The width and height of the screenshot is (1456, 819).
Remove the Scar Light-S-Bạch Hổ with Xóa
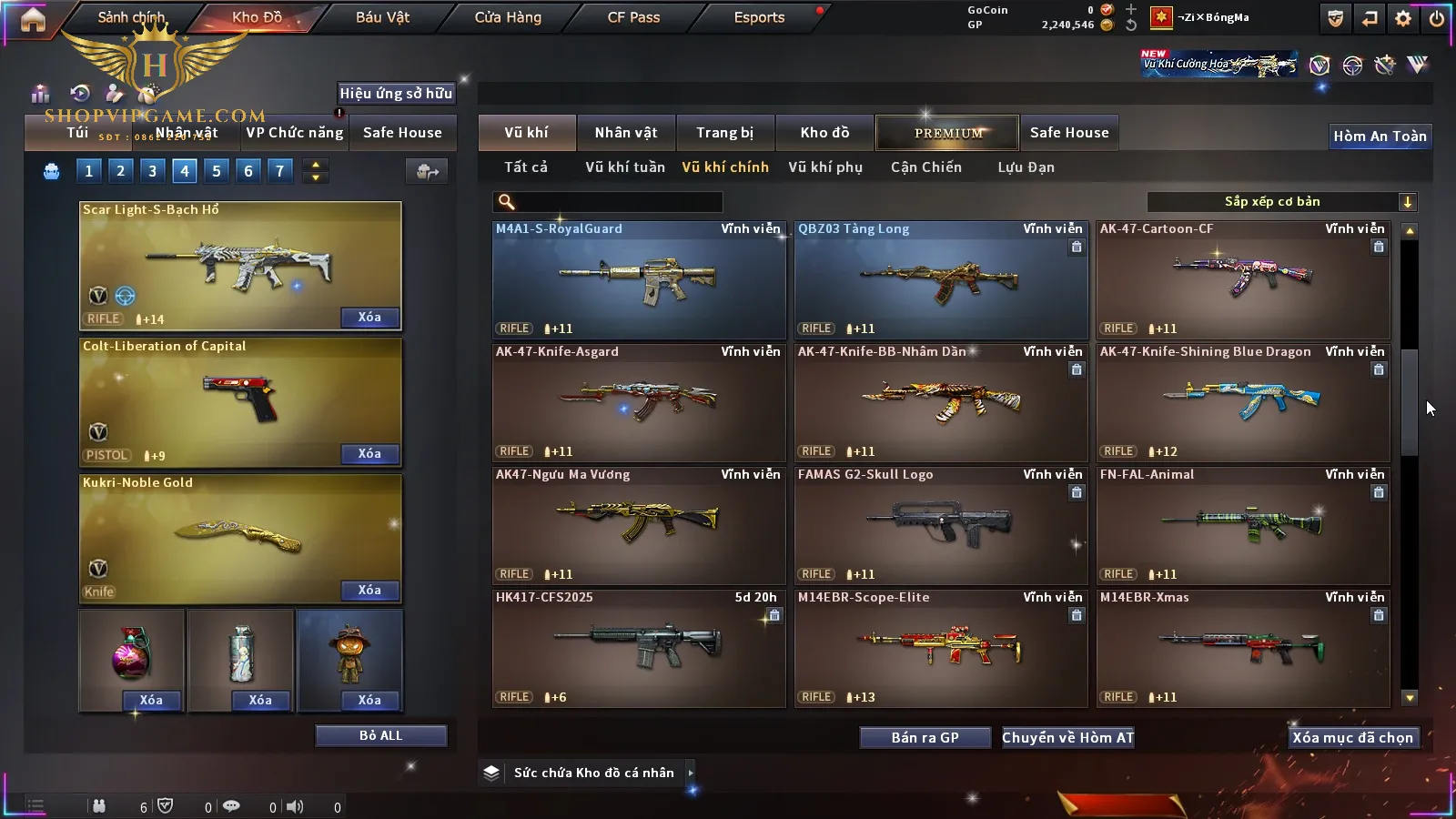pos(369,318)
